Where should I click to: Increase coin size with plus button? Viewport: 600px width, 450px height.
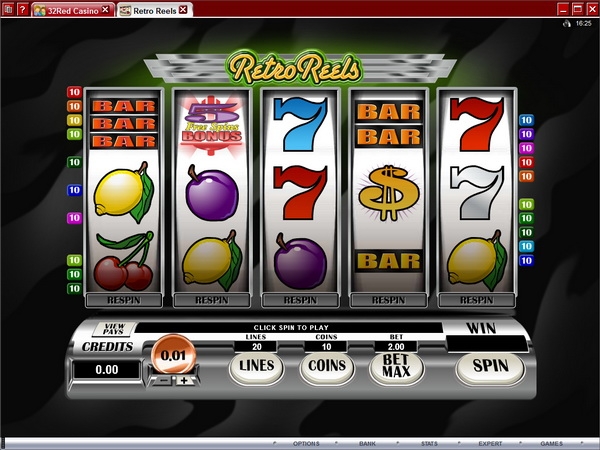182,381
